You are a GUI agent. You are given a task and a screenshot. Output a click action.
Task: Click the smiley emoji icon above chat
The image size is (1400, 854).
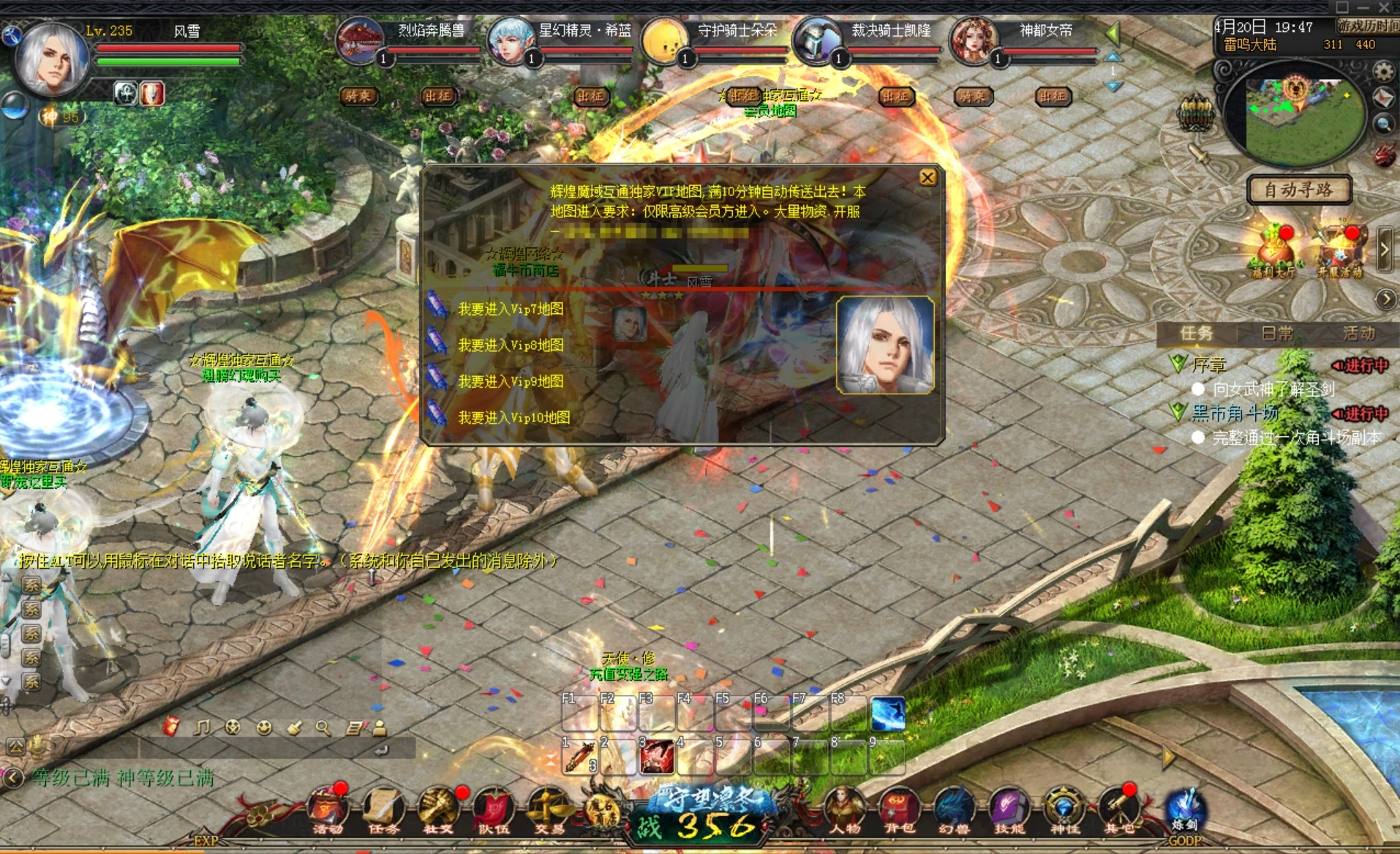[265, 728]
